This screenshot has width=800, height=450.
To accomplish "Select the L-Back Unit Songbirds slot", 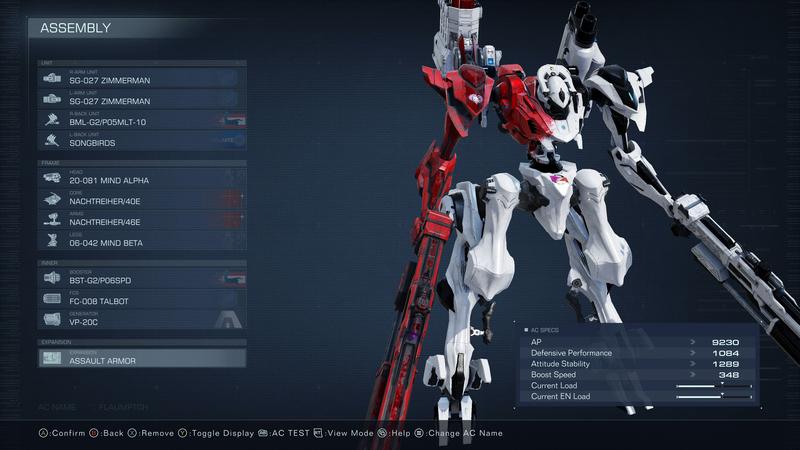I will 142,141.
